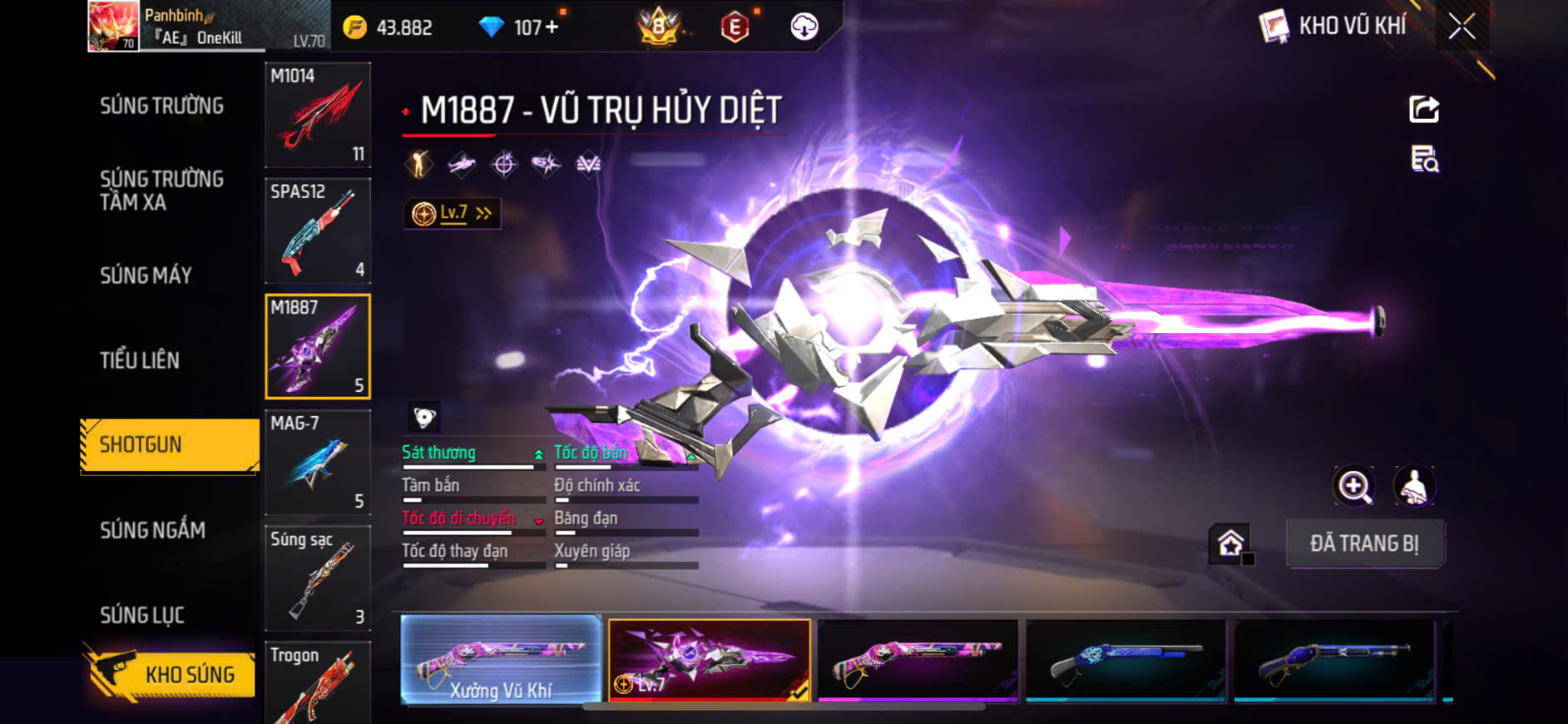Switch to the Súng Trường category
Screen dimensions: 1568x724
coord(162,107)
